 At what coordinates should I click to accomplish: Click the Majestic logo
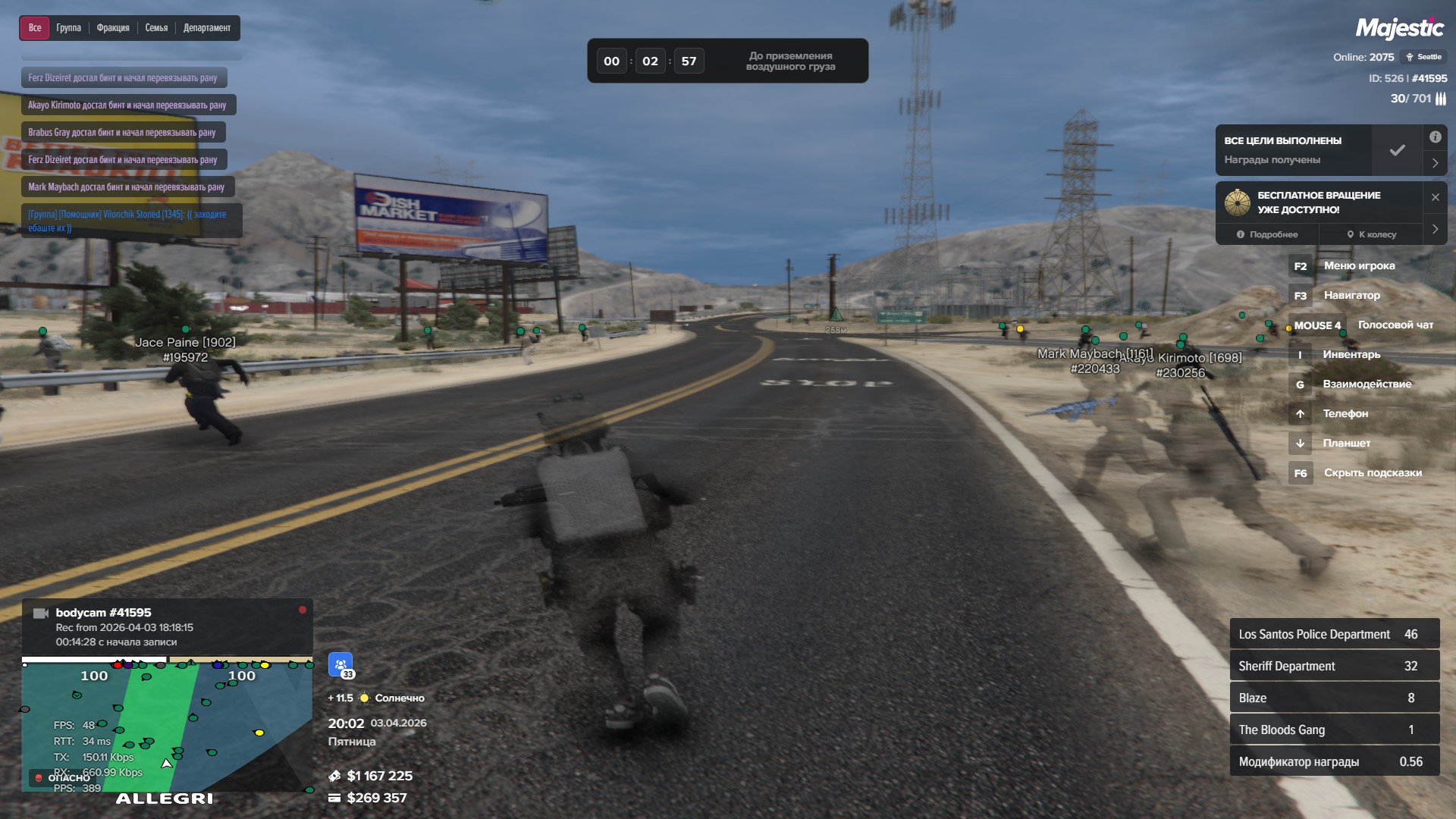1399,29
